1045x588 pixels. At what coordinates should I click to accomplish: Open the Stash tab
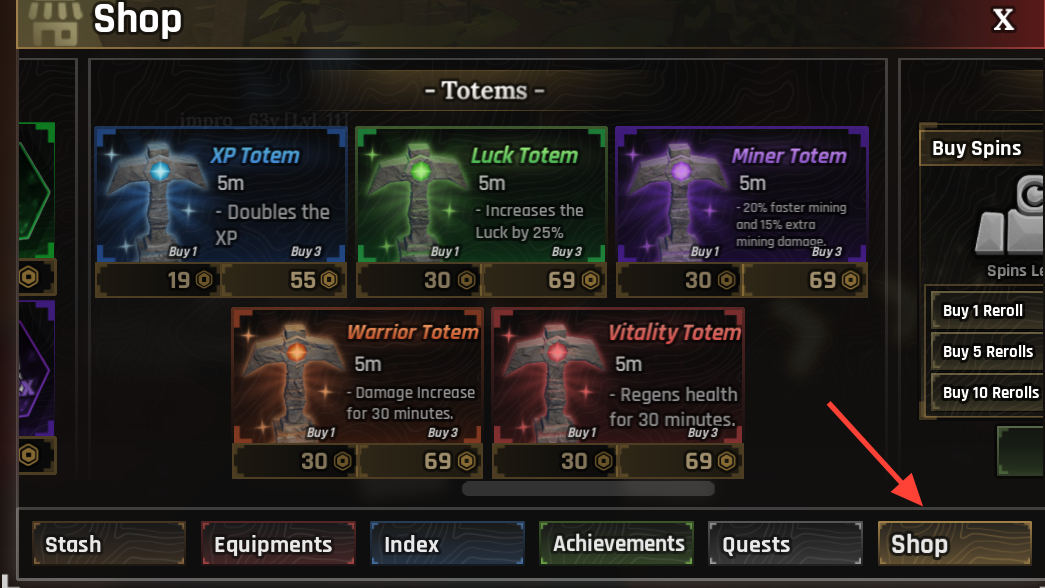click(108, 544)
